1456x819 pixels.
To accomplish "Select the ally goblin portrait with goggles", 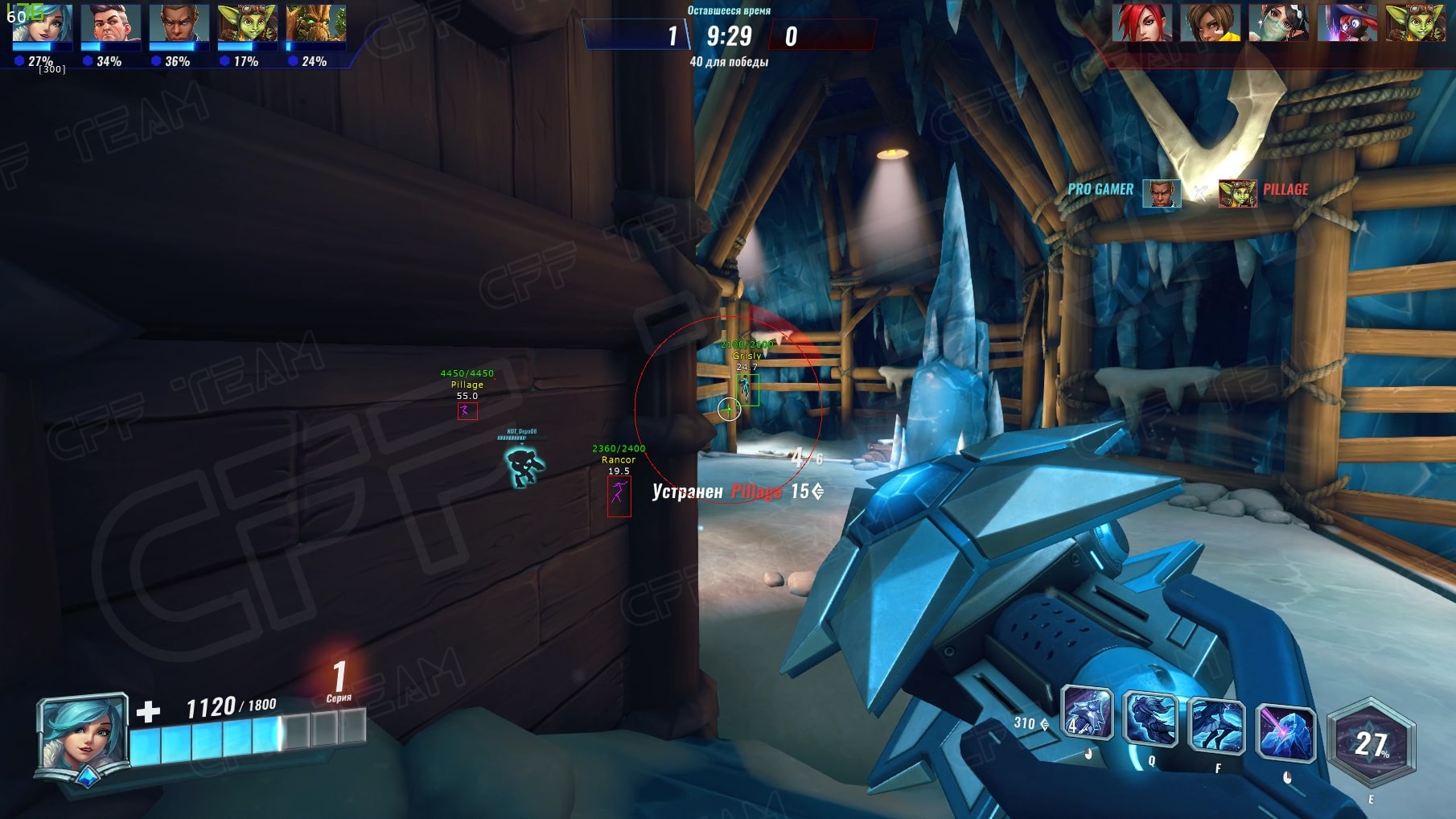I will (247, 23).
